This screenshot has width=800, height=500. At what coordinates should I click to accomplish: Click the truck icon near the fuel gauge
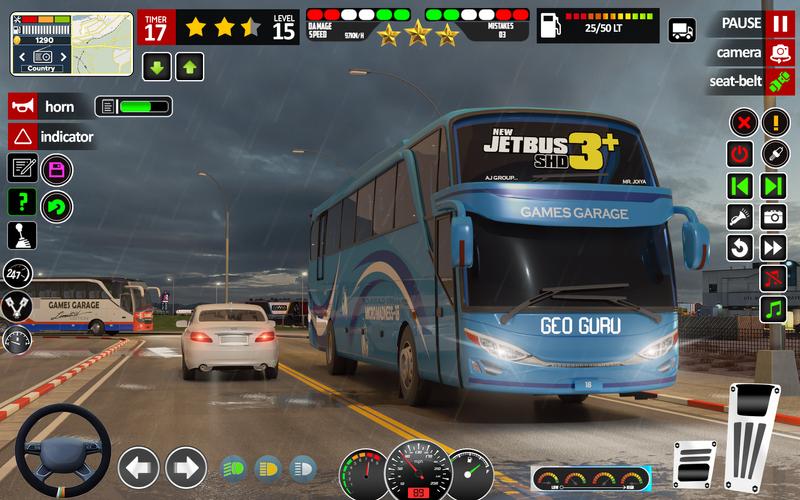pos(682,30)
